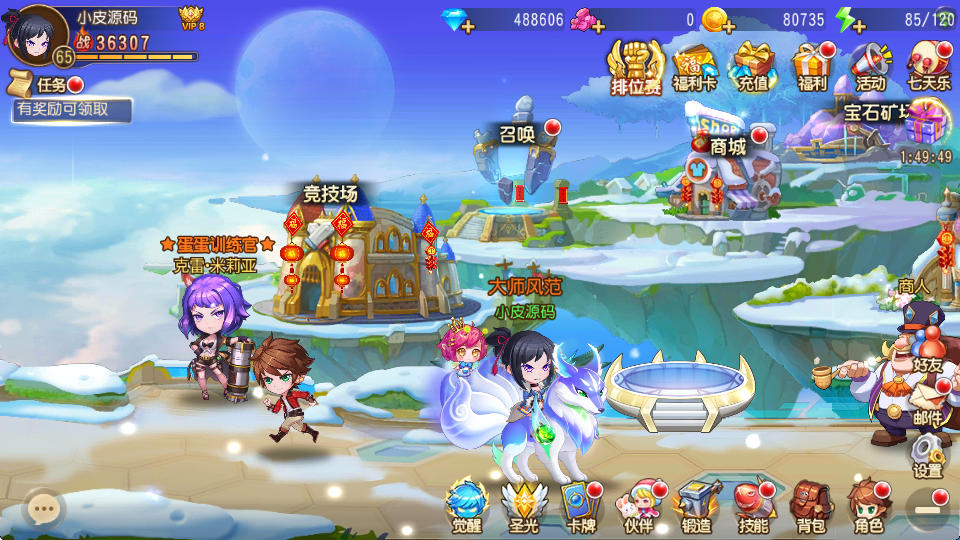Open the 任务 quest scroll
This screenshot has height=540, width=960.
(42, 84)
